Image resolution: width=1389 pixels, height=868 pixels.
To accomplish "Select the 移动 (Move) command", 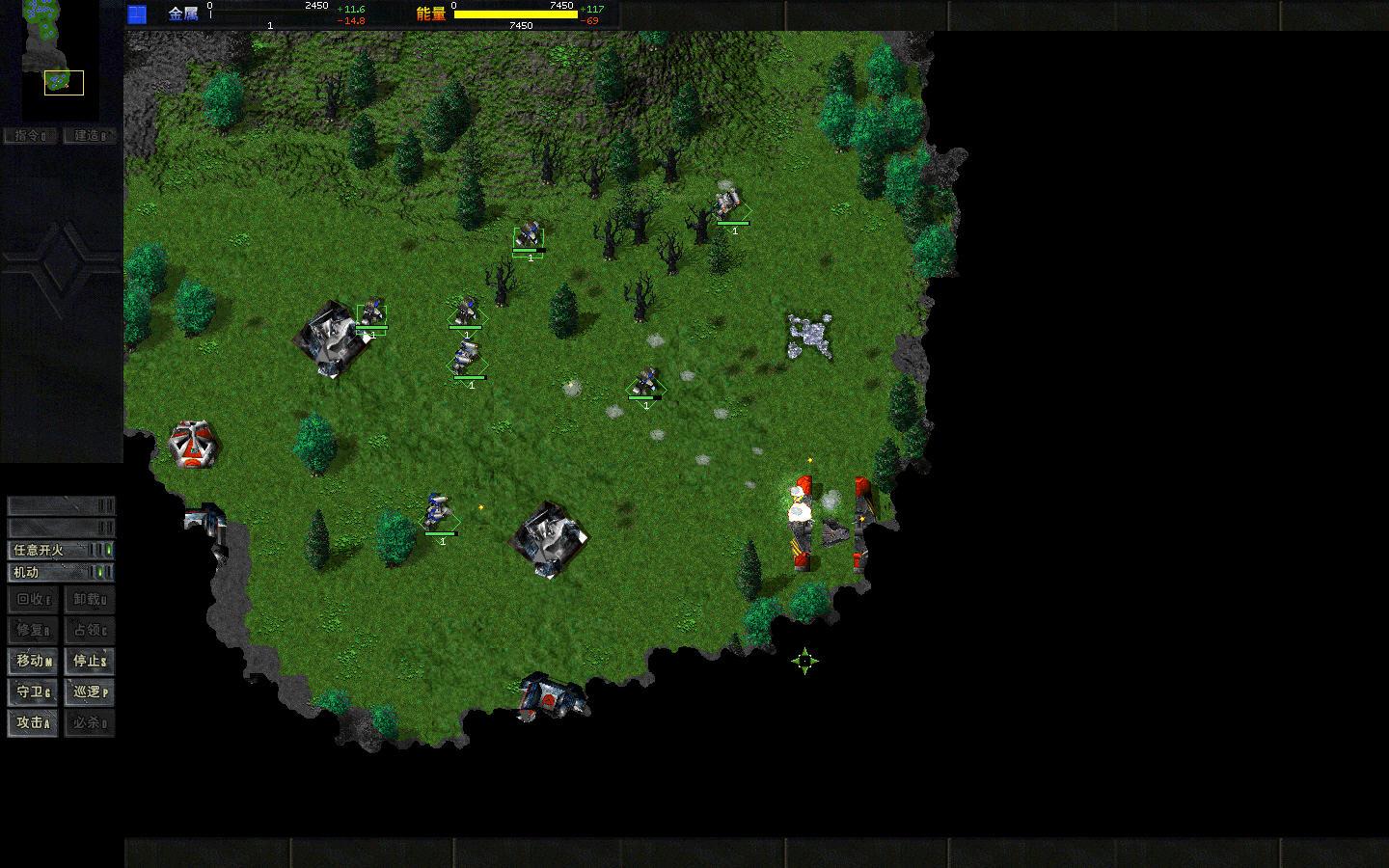I will [x=33, y=661].
